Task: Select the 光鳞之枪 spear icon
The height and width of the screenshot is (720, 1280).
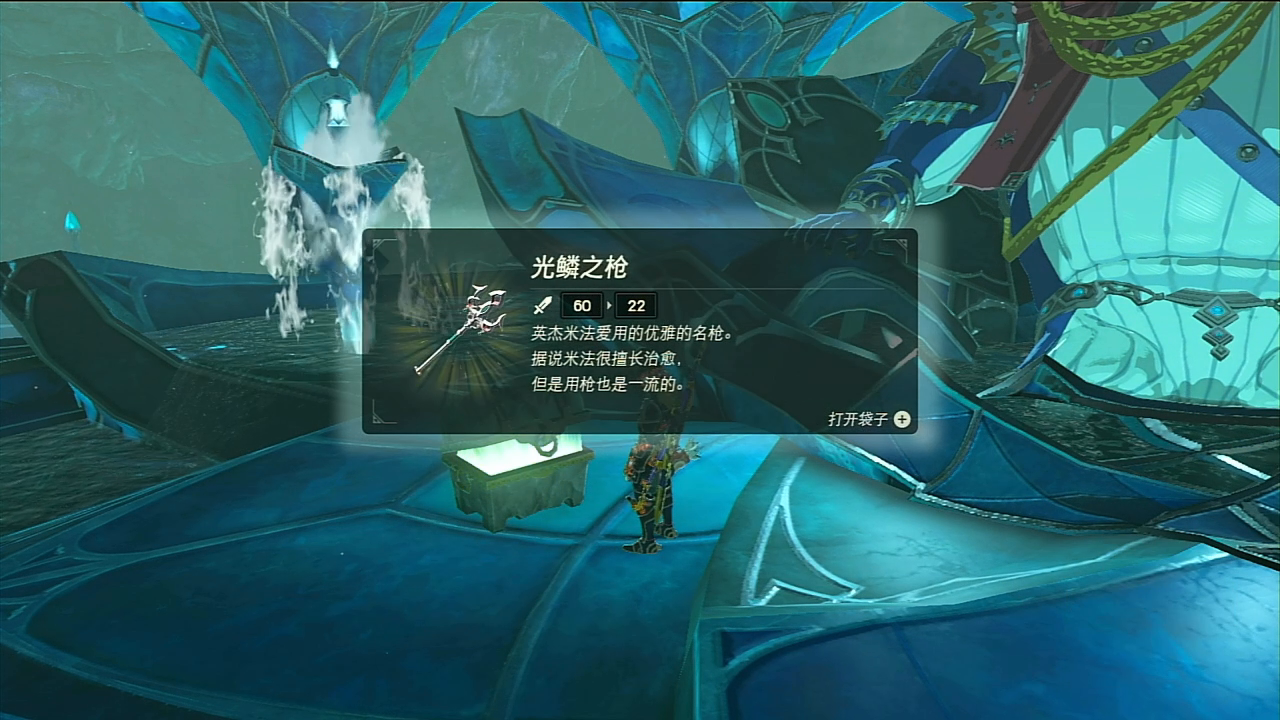Action: point(460,328)
